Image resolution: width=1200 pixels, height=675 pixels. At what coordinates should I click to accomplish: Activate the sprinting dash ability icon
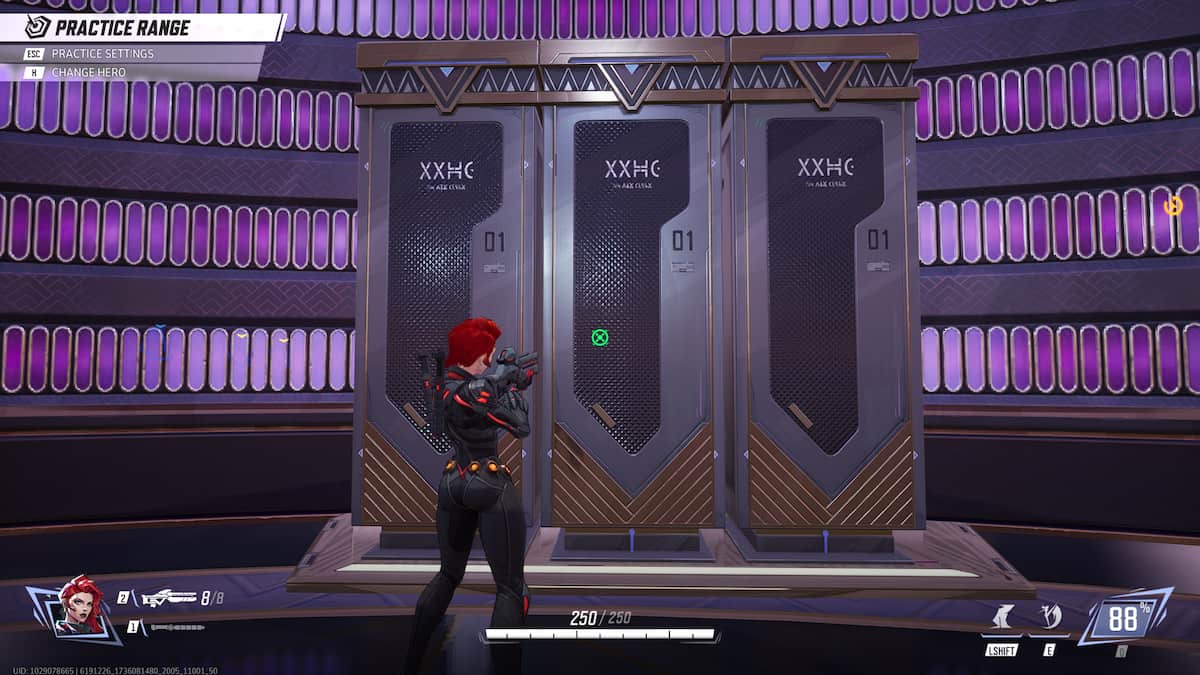pos(1000,618)
